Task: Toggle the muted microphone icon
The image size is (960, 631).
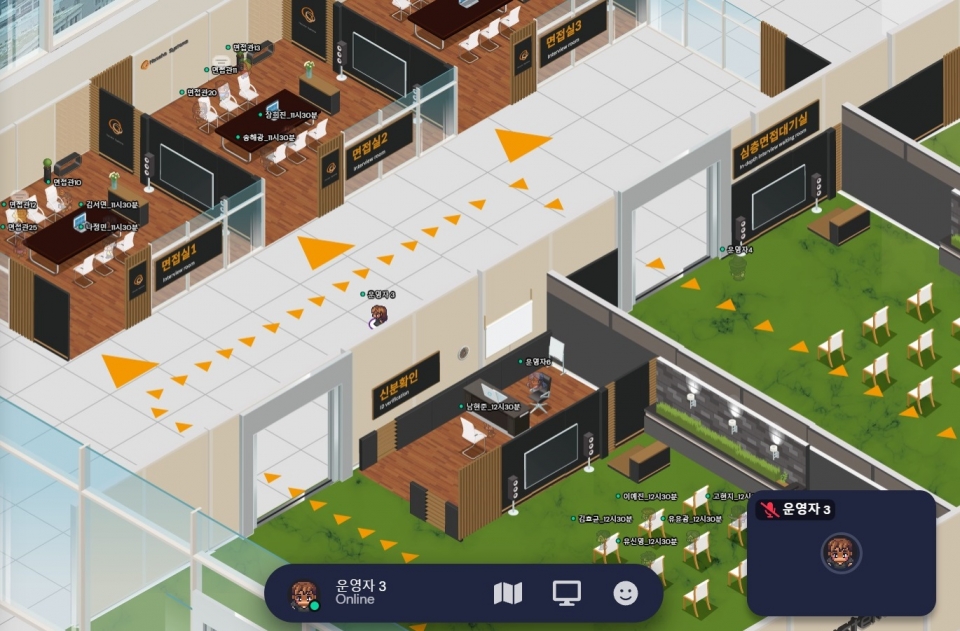Action: pos(768,510)
